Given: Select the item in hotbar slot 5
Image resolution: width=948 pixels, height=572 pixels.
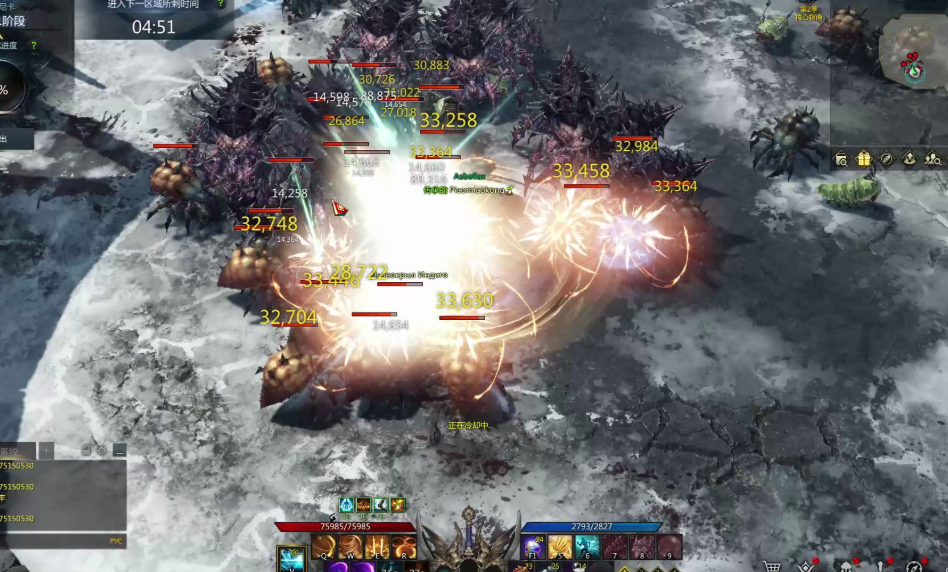Looking at the screenshot, I should pos(560,546).
